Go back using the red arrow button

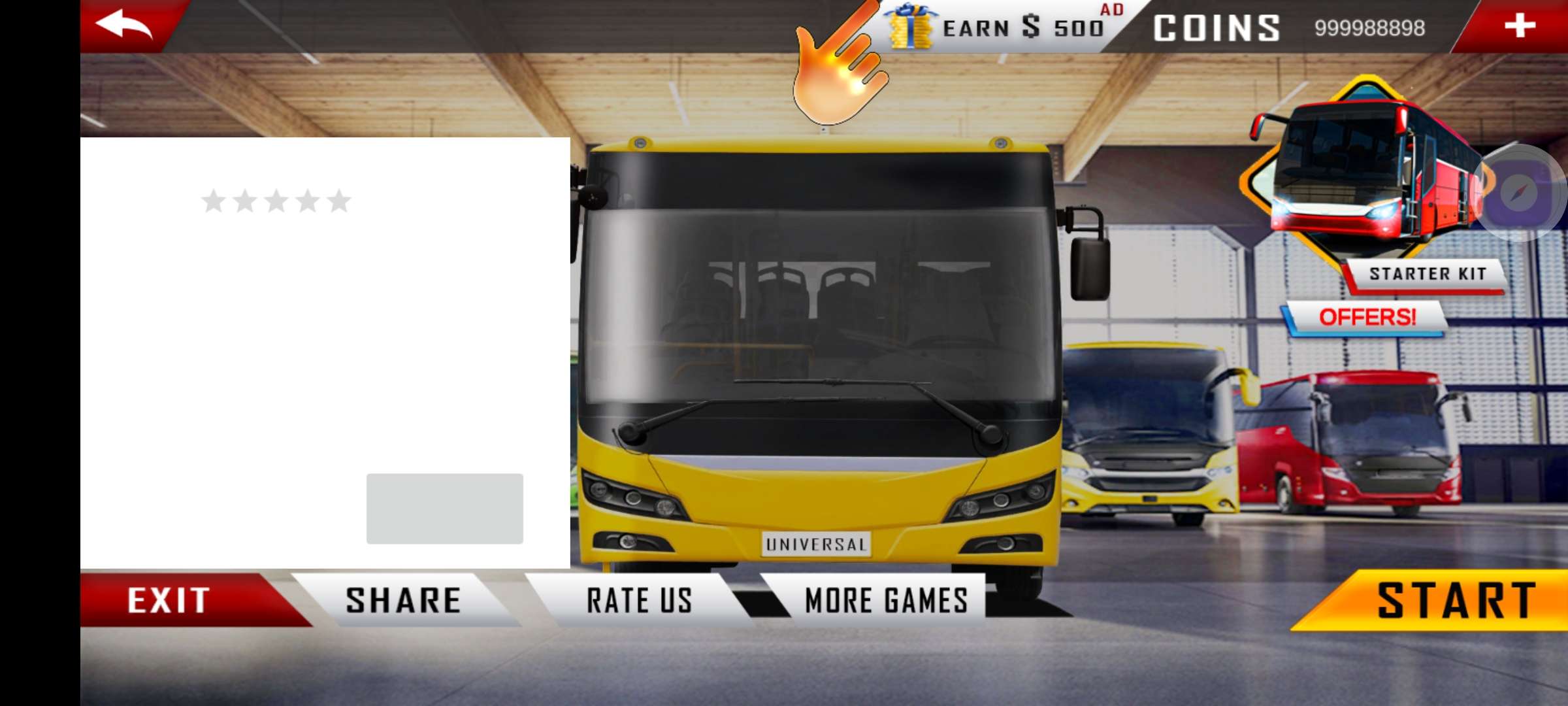(x=124, y=25)
